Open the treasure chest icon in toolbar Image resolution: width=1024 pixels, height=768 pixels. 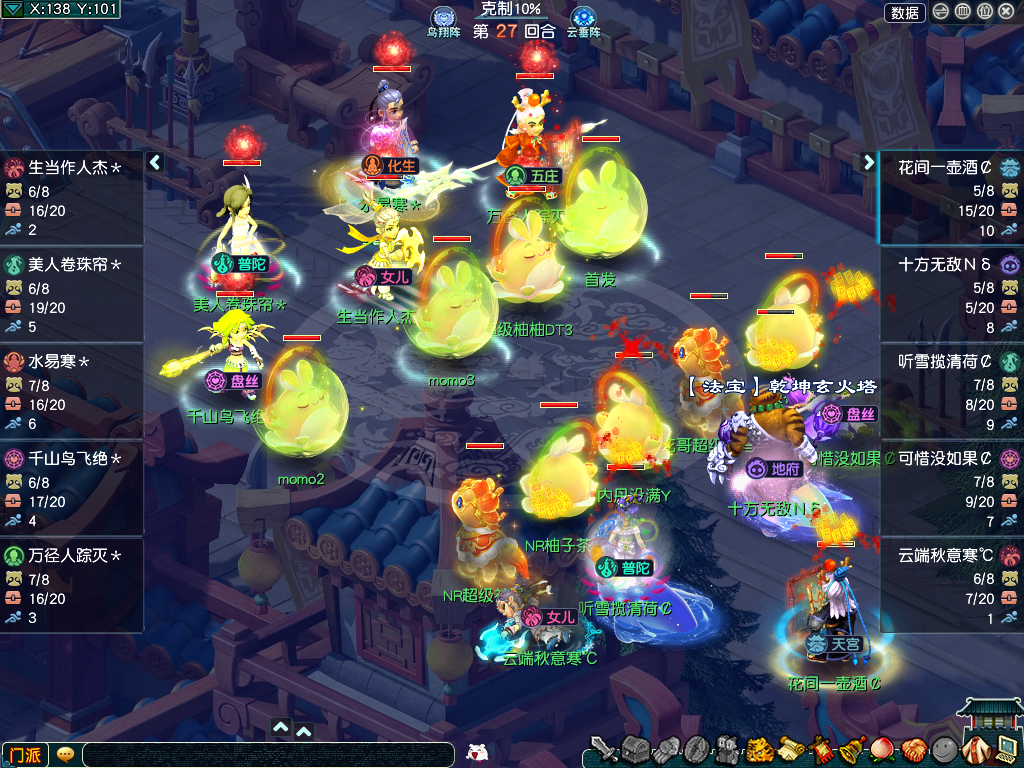(635, 749)
